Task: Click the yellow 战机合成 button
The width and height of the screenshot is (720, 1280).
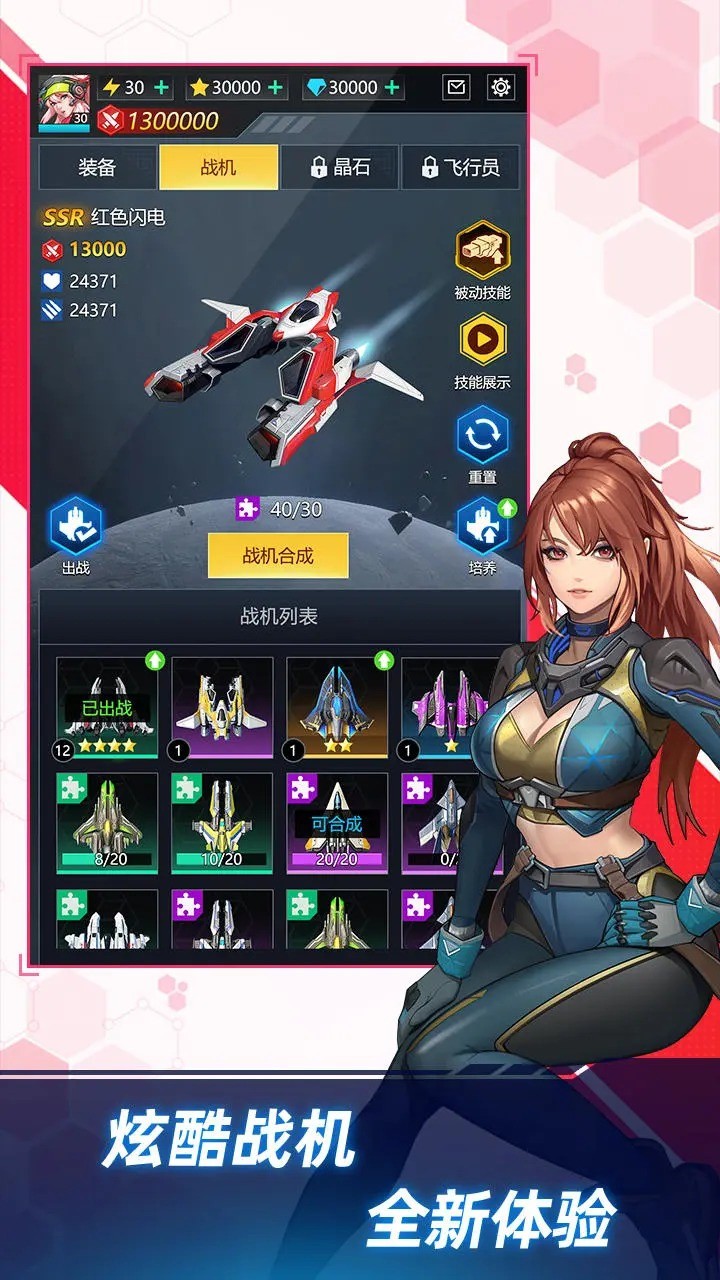Action: tap(278, 555)
